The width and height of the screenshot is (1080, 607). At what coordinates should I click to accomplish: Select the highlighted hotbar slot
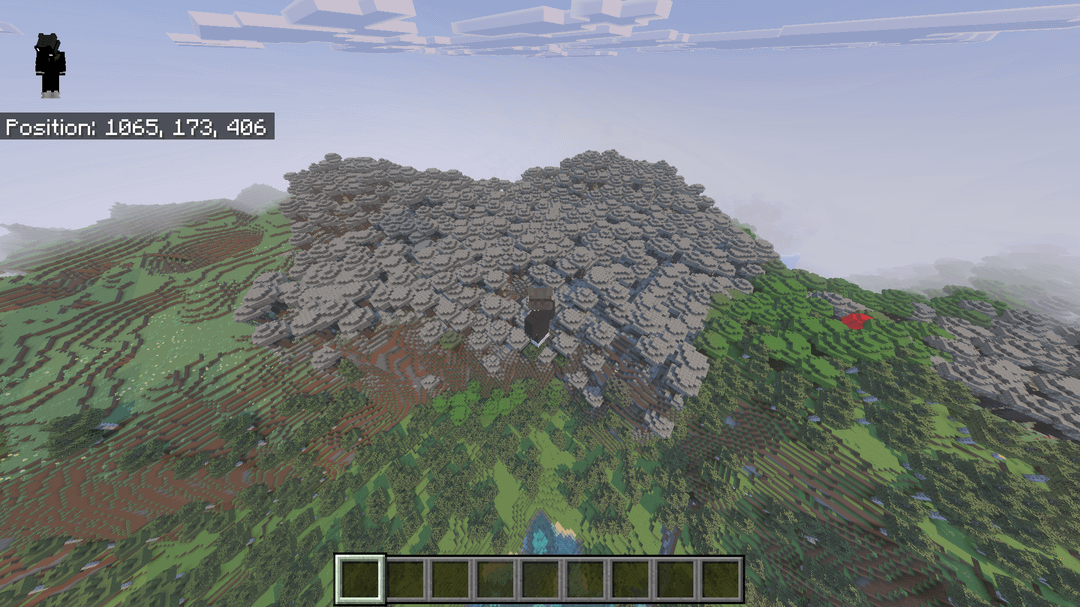[x=360, y=580]
